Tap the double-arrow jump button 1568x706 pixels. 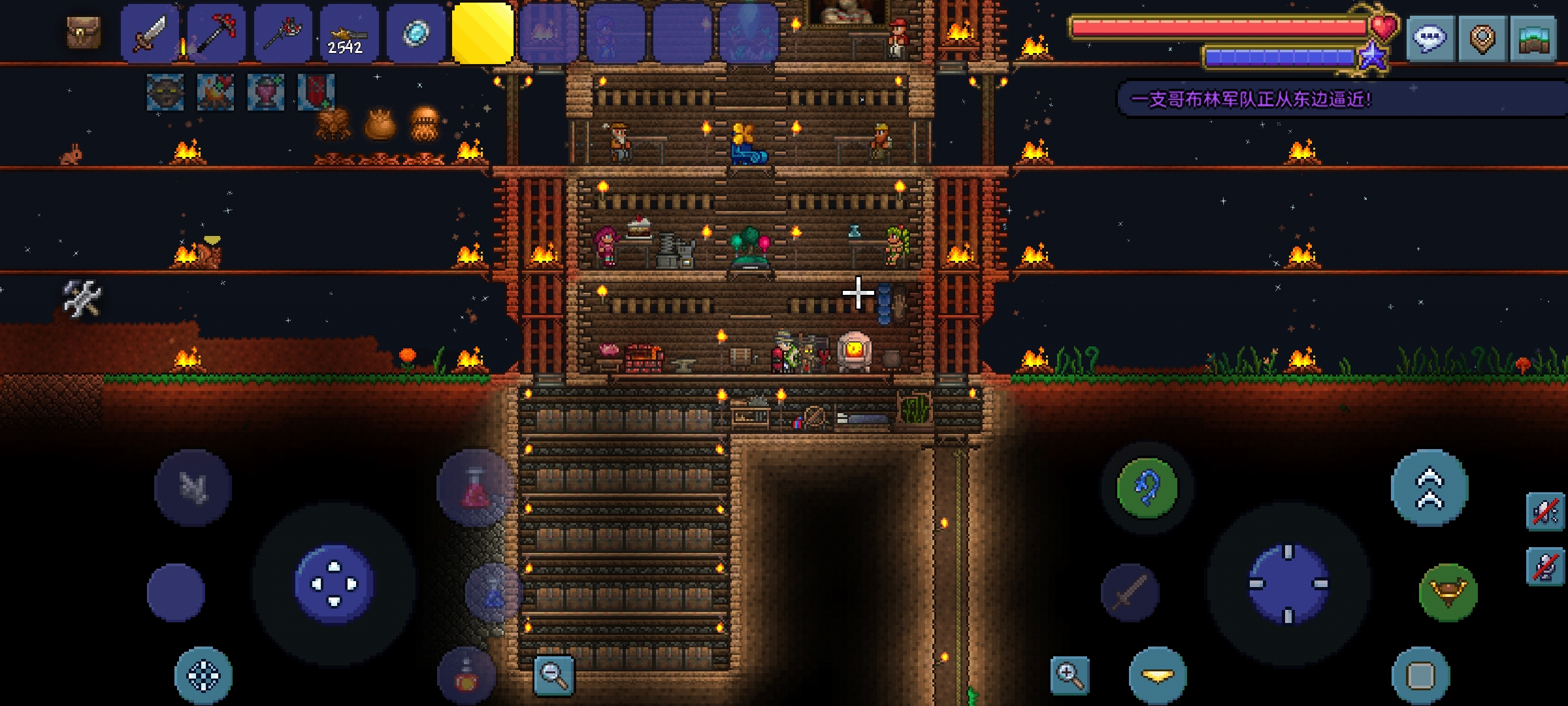coord(1429,488)
